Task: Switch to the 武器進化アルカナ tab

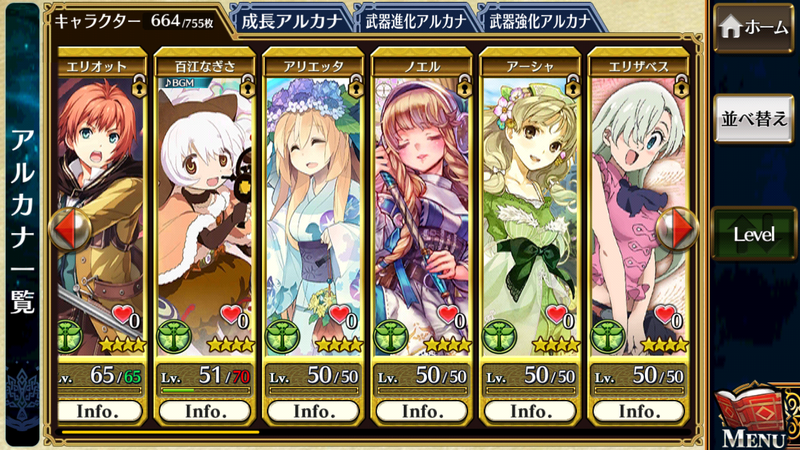Action: click(412, 20)
